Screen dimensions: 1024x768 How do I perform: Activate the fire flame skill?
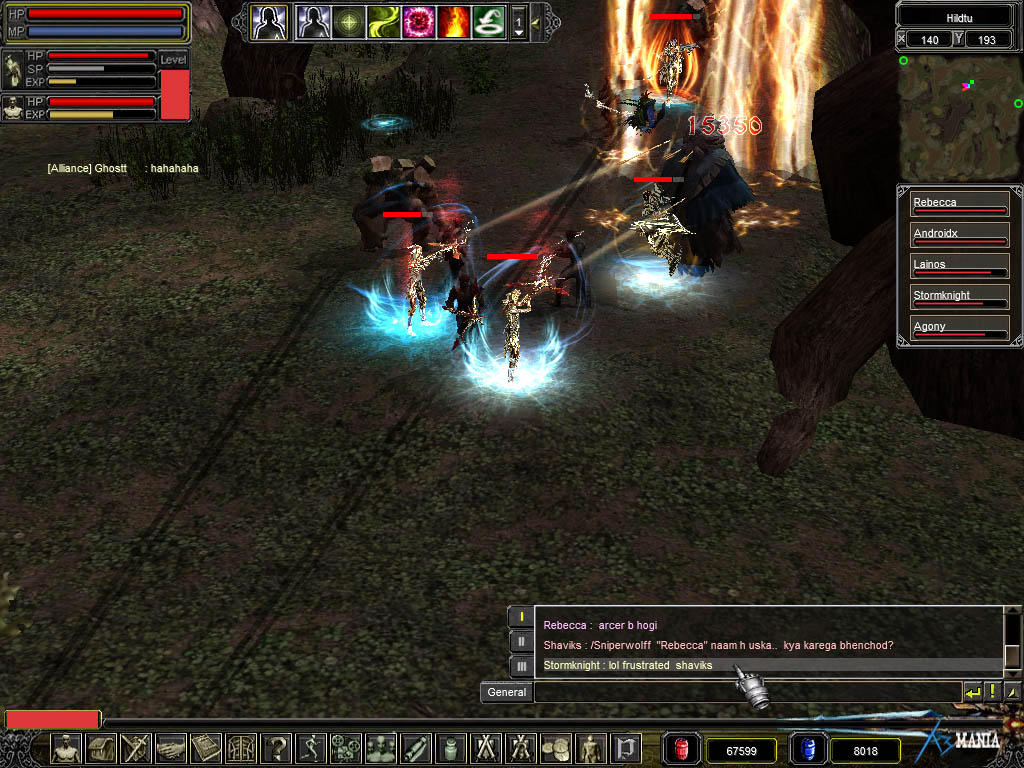pyautogui.click(x=453, y=21)
